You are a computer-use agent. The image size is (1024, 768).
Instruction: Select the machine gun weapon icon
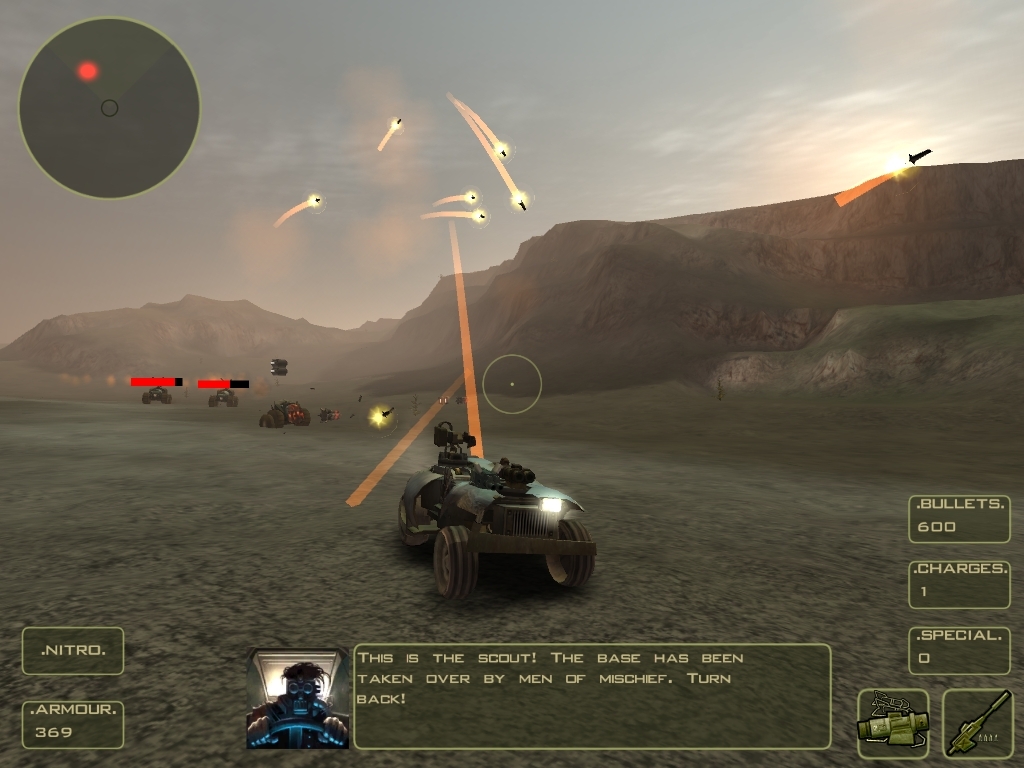point(978,724)
